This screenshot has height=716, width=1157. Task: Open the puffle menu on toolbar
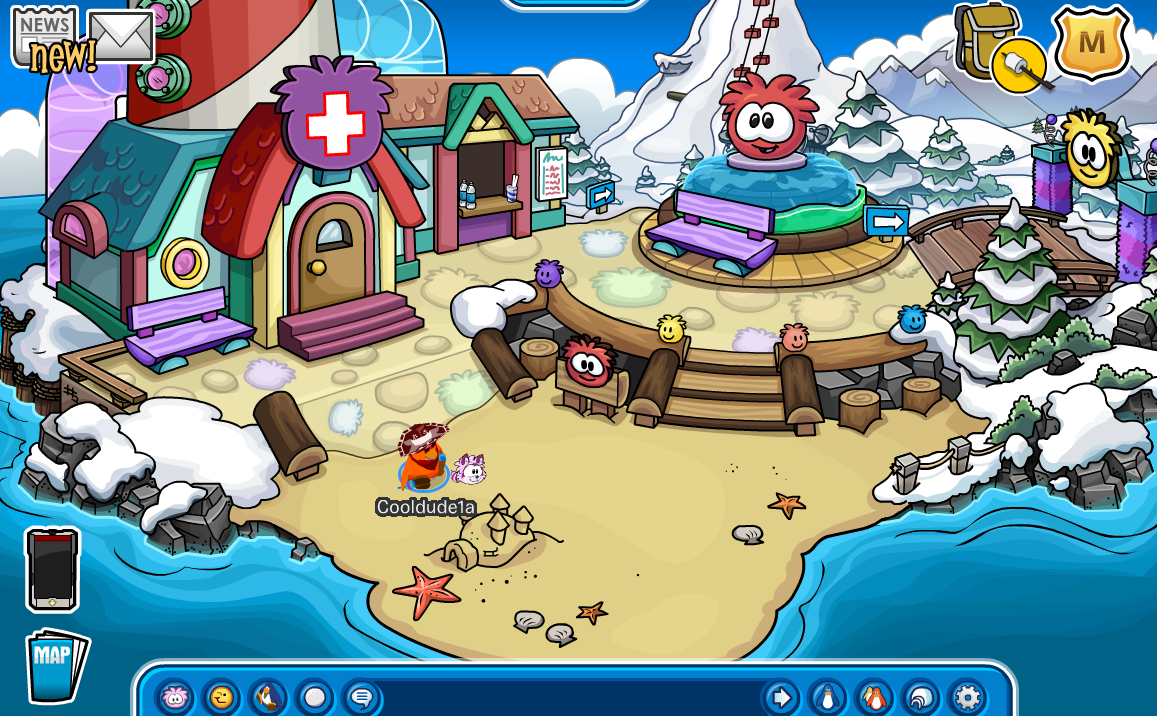[x=176, y=696]
